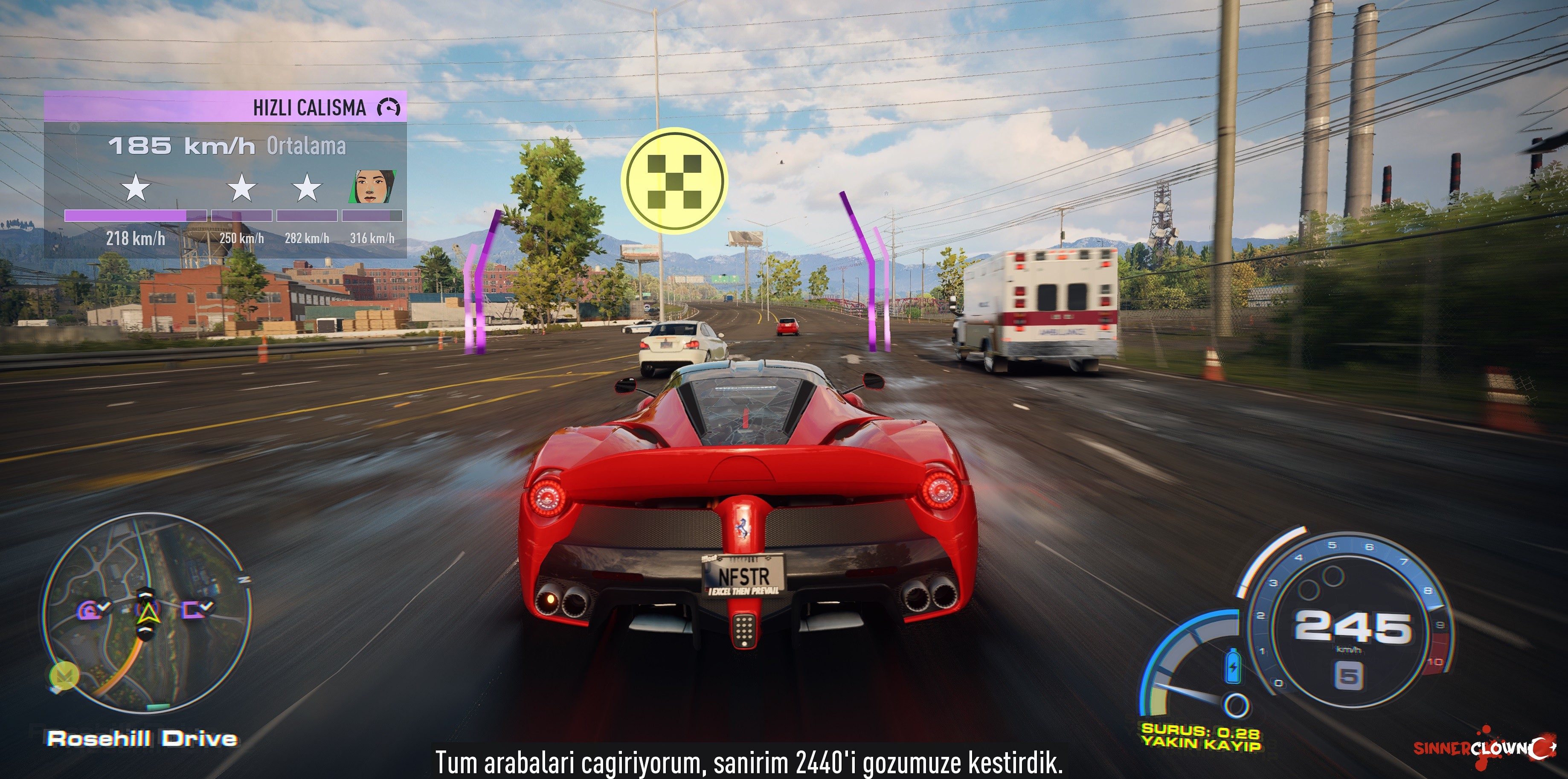This screenshot has height=779, width=1568.
Task: Select the speedometer icon beside HIZLI CALISMA
Action: [x=388, y=108]
